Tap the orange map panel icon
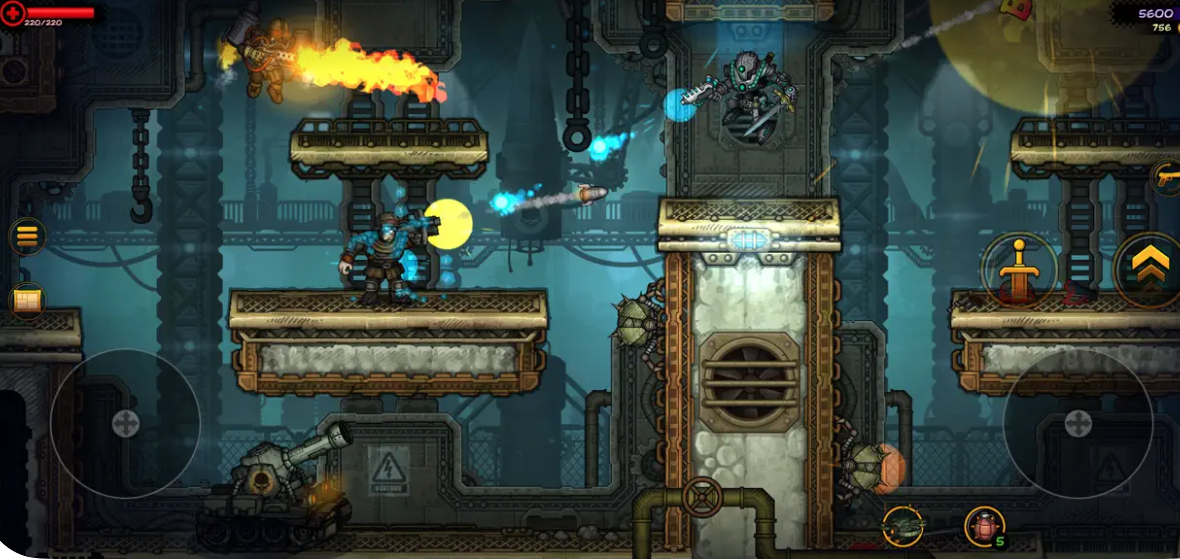Screen dimensions: 1180x560 (27, 299)
